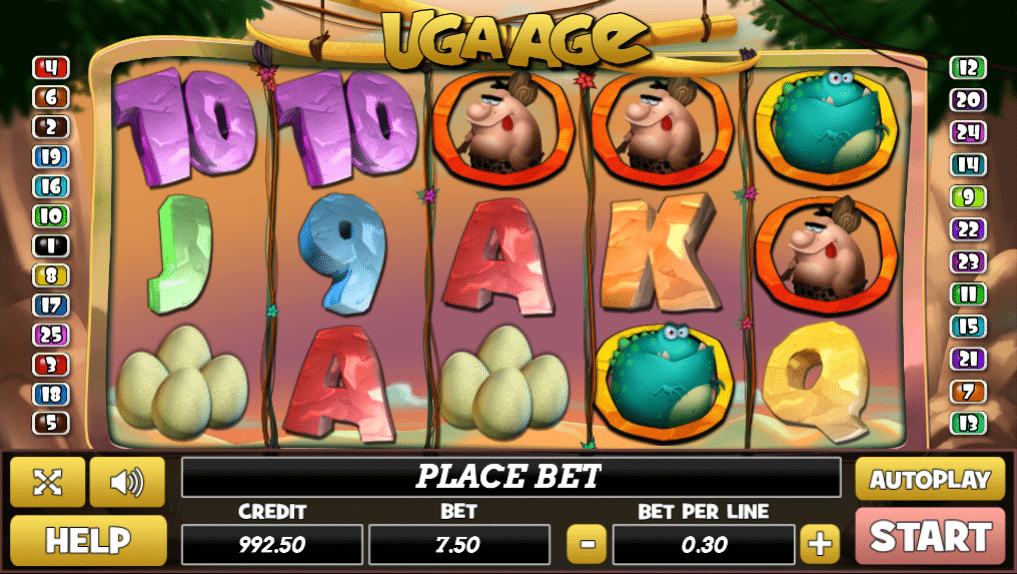Toggle fullscreen with the arrows icon

pyautogui.click(x=47, y=482)
